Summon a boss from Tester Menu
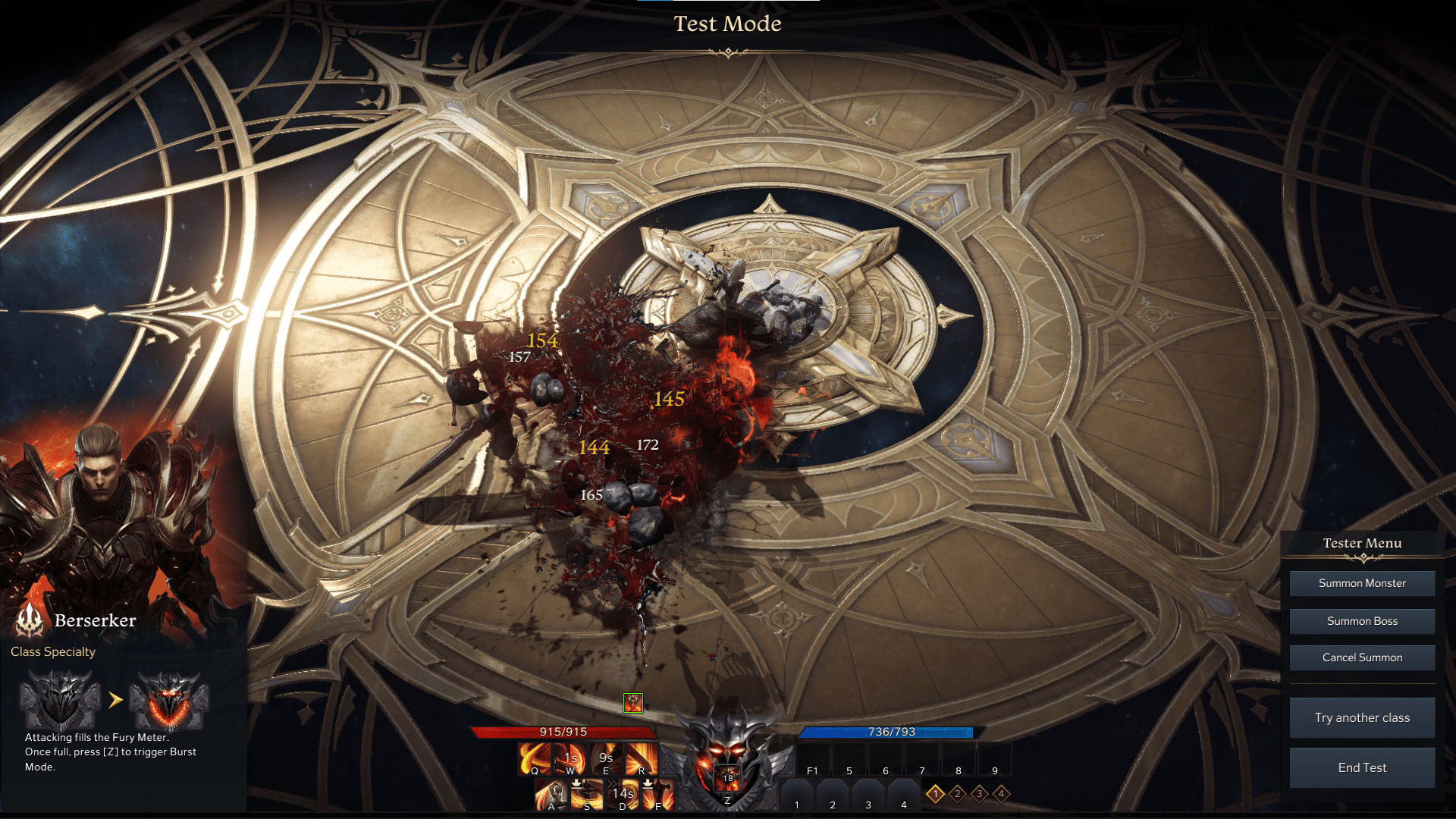This screenshot has width=1456, height=819. (1362, 621)
